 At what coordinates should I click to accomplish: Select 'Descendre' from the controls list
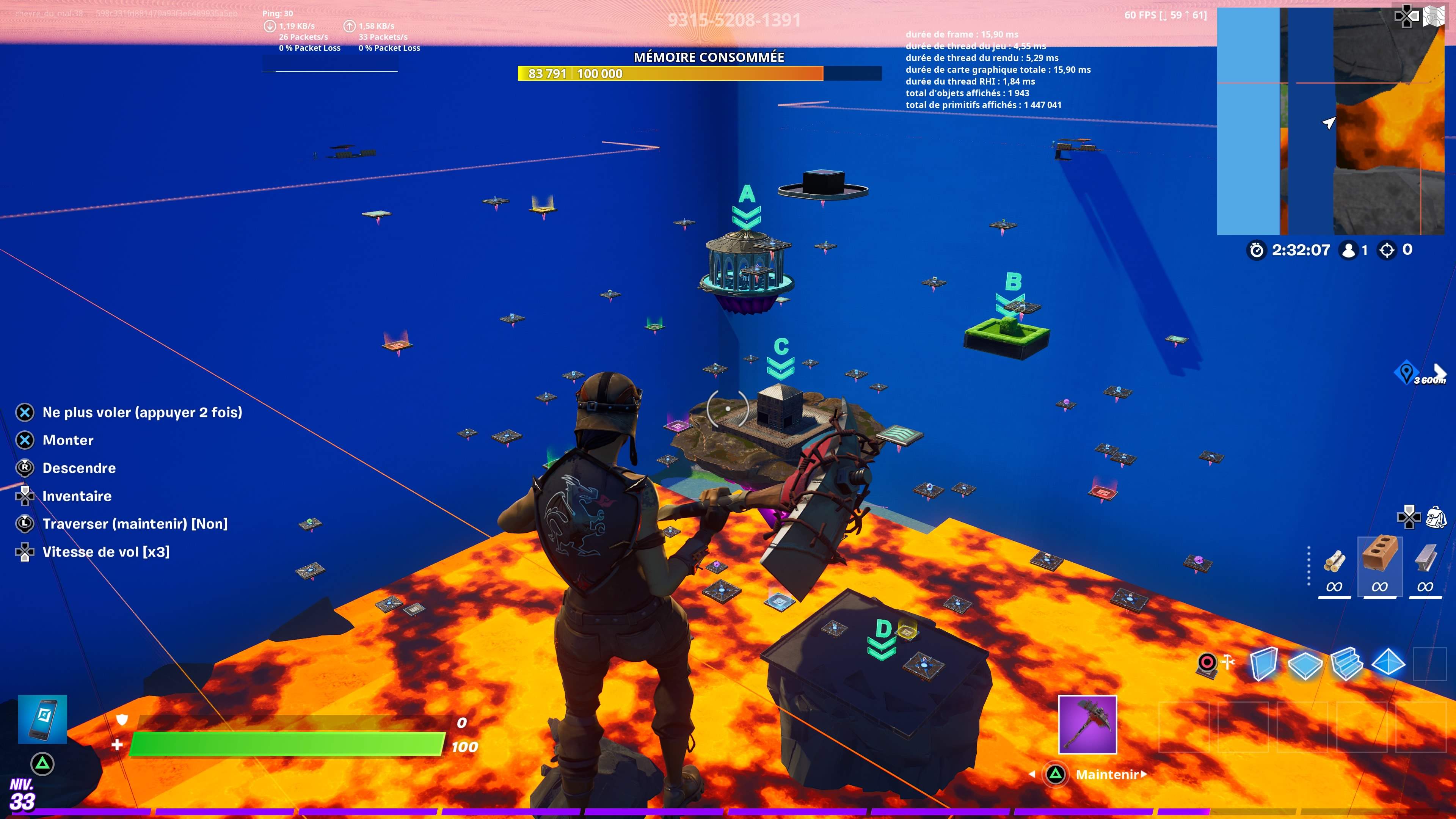80,468
